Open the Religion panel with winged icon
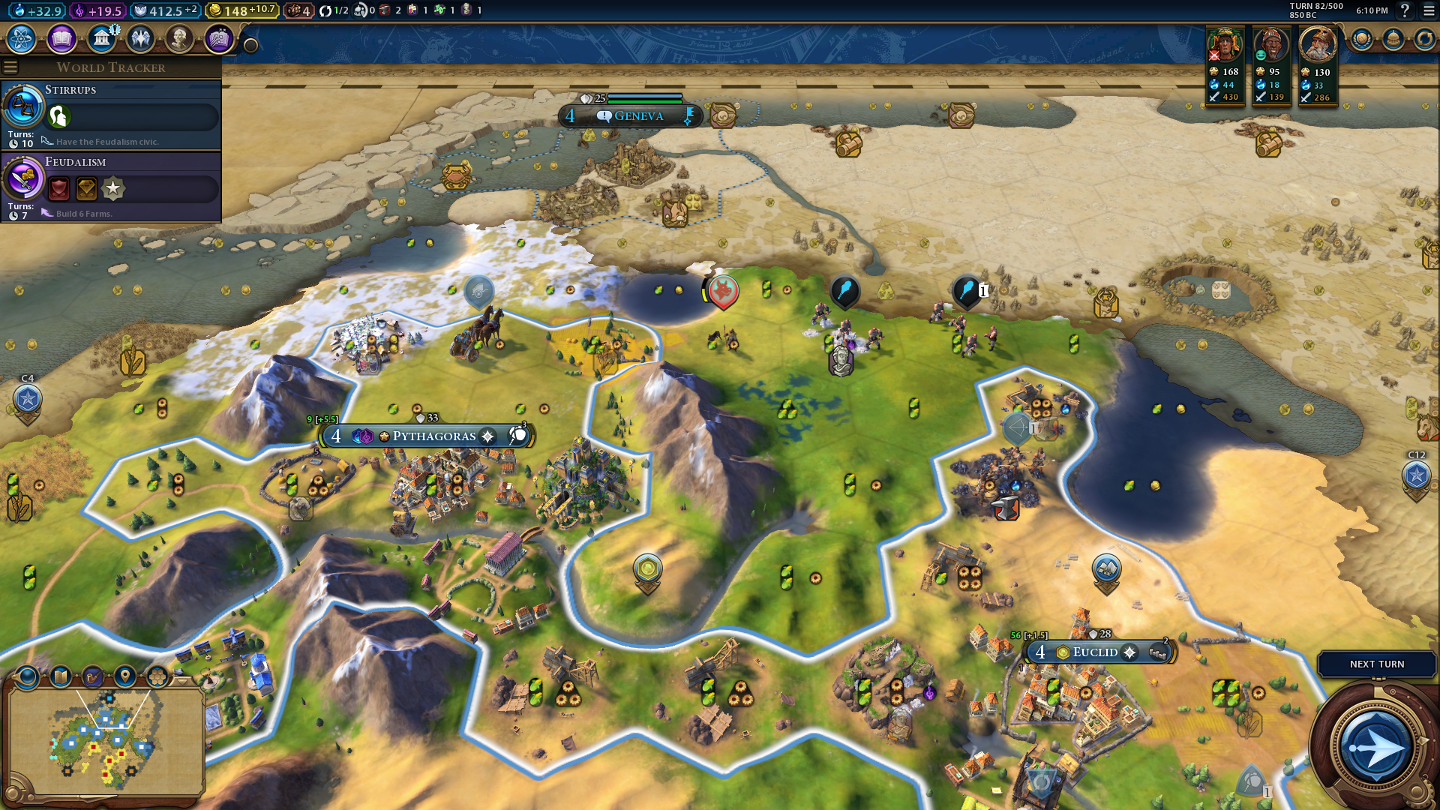 click(x=140, y=39)
